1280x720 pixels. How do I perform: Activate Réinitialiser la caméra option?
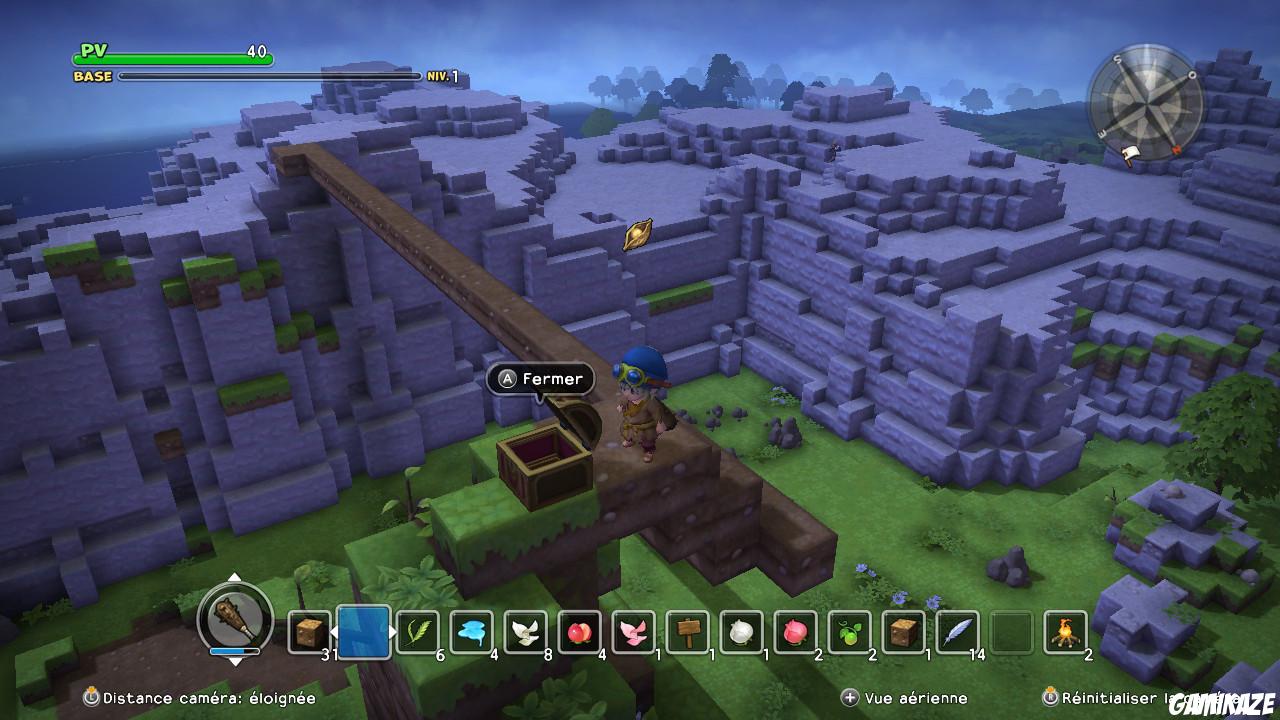1110,697
